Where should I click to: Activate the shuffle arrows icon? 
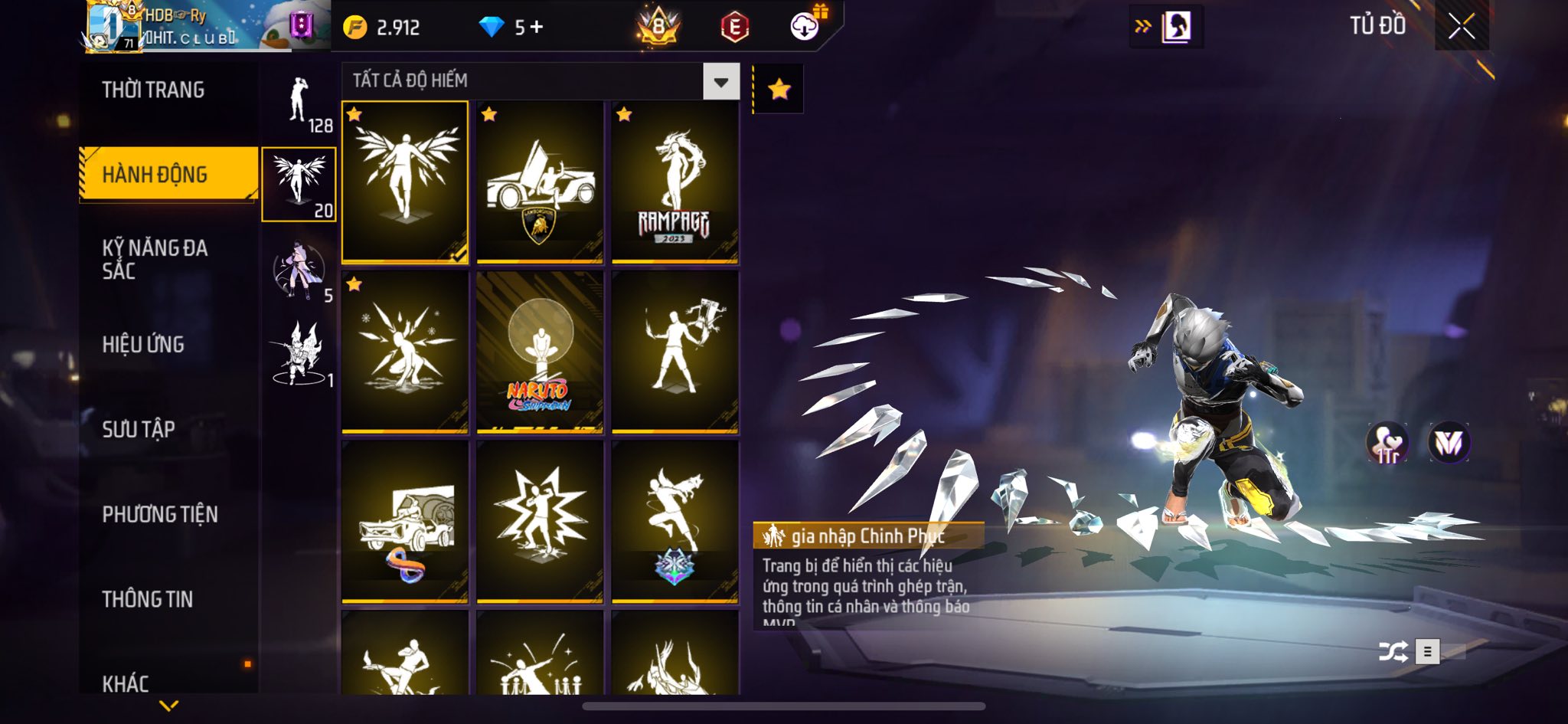point(1393,652)
